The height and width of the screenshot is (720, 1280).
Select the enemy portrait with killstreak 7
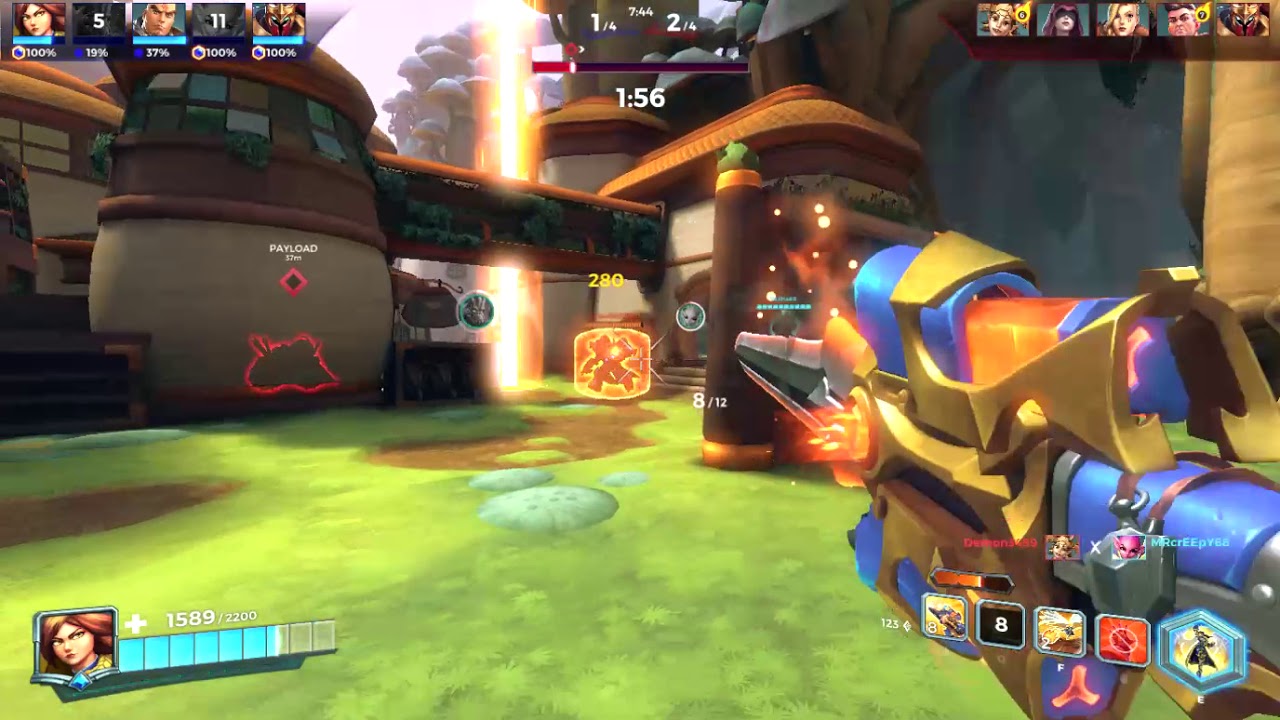pyautogui.click(x=1182, y=19)
